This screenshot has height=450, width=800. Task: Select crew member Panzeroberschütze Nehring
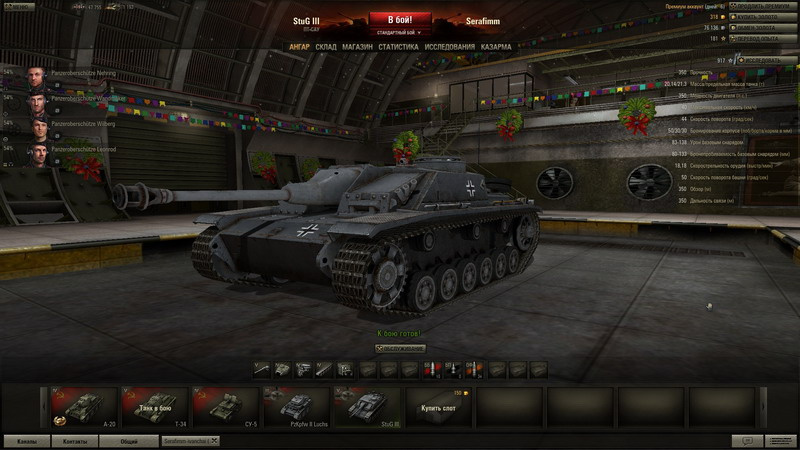[60, 75]
